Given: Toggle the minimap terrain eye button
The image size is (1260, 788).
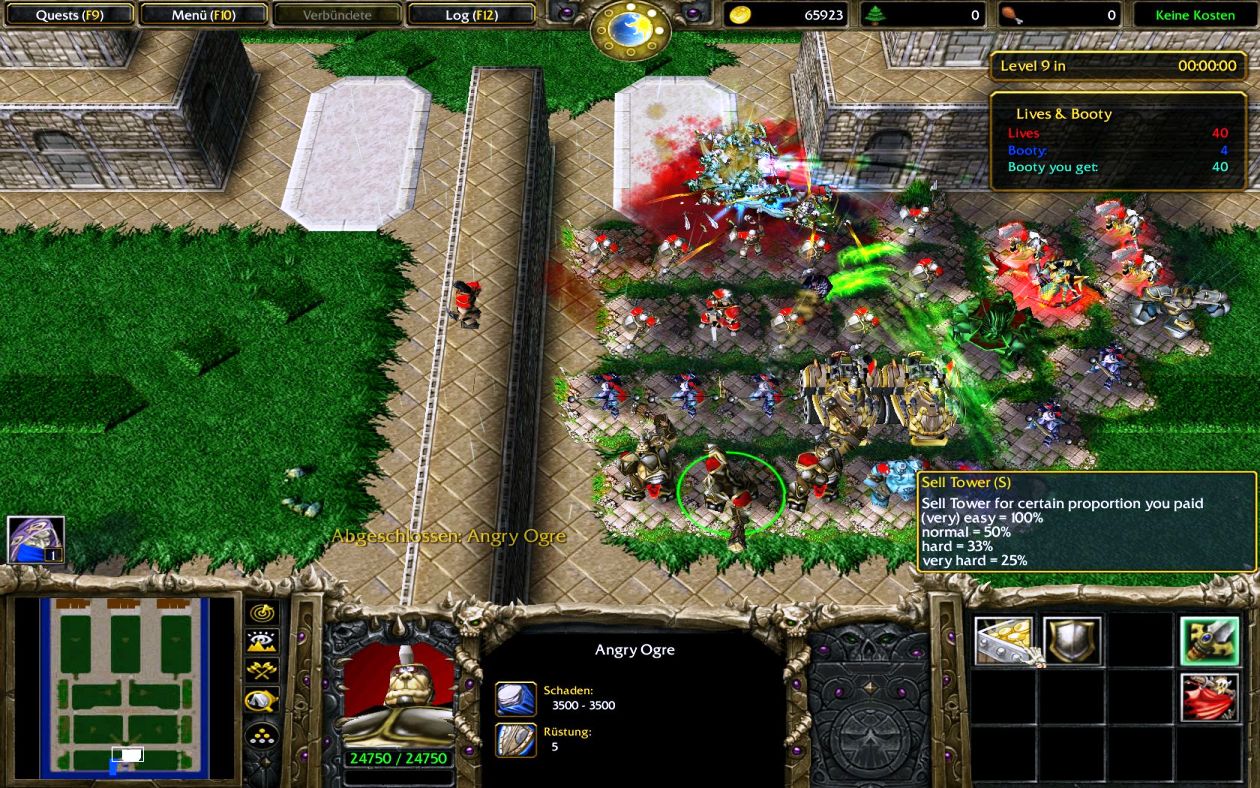Looking at the screenshot, I should click(262, 641).
